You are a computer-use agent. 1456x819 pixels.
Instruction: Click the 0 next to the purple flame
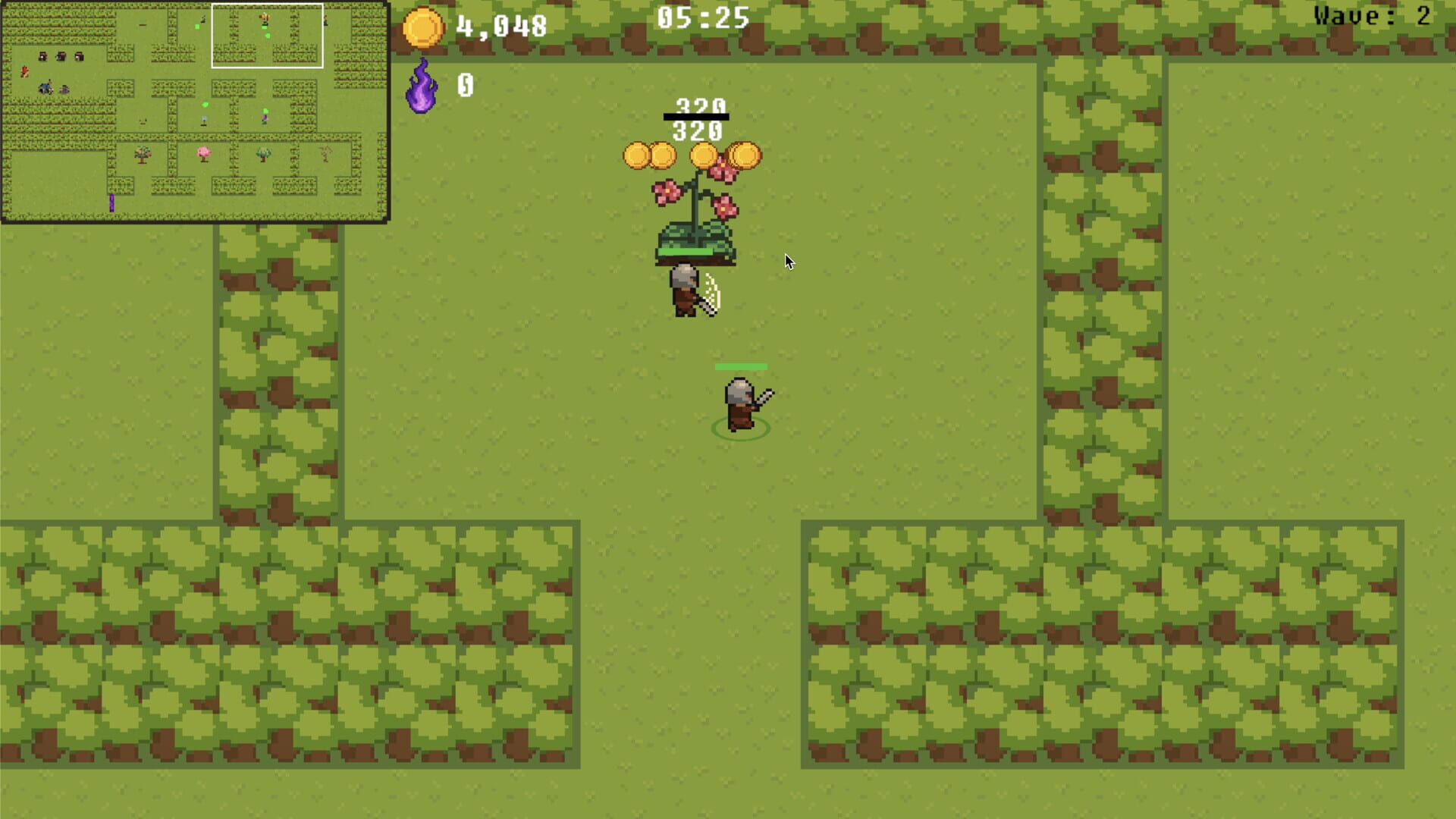point(463,85)
